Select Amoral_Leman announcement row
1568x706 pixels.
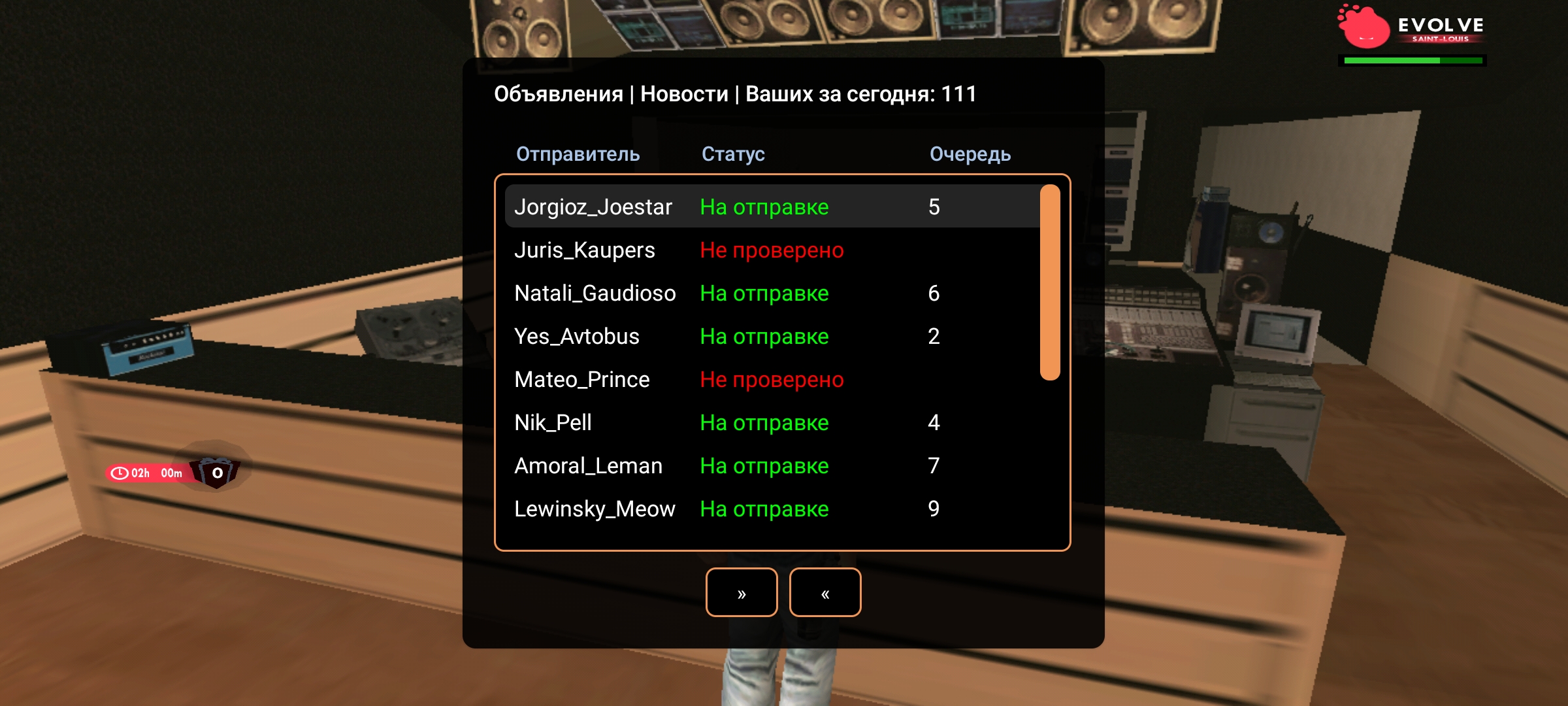(x=771, y=465)
